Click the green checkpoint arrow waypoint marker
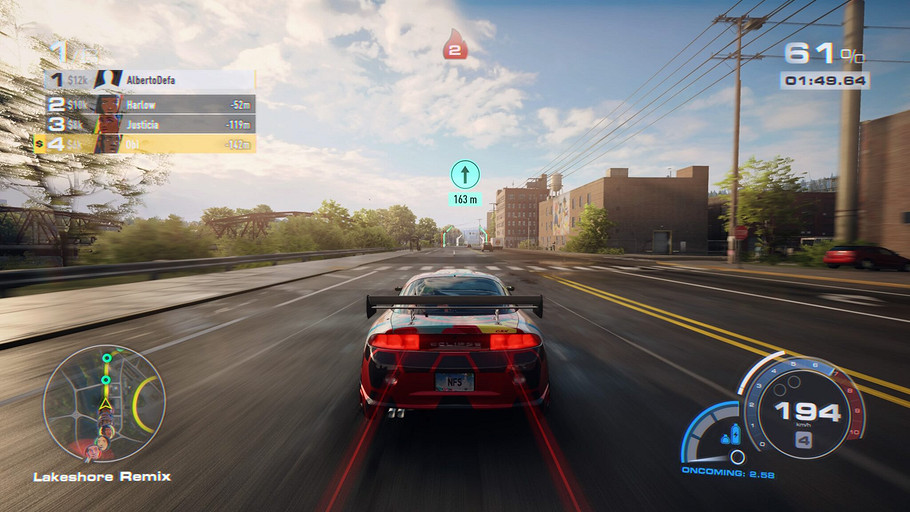 464,175
